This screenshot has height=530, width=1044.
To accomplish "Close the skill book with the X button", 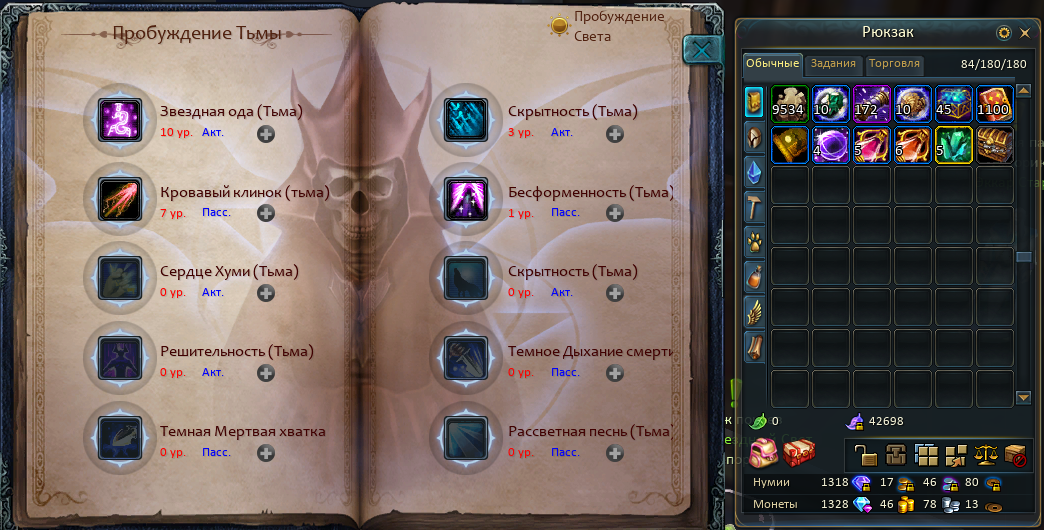I will coord(703,50).
